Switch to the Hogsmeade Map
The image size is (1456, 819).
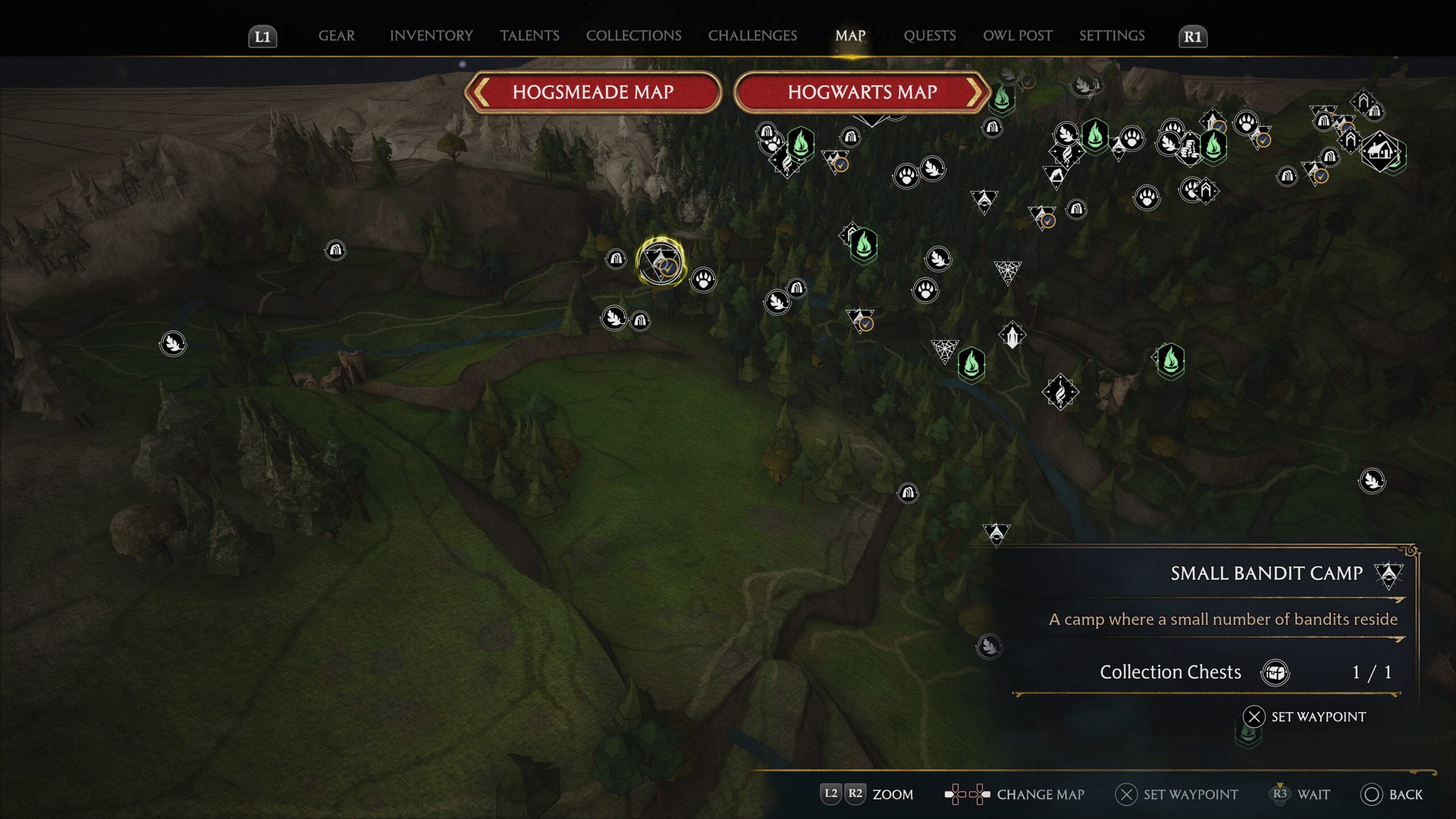click(593, 92)
